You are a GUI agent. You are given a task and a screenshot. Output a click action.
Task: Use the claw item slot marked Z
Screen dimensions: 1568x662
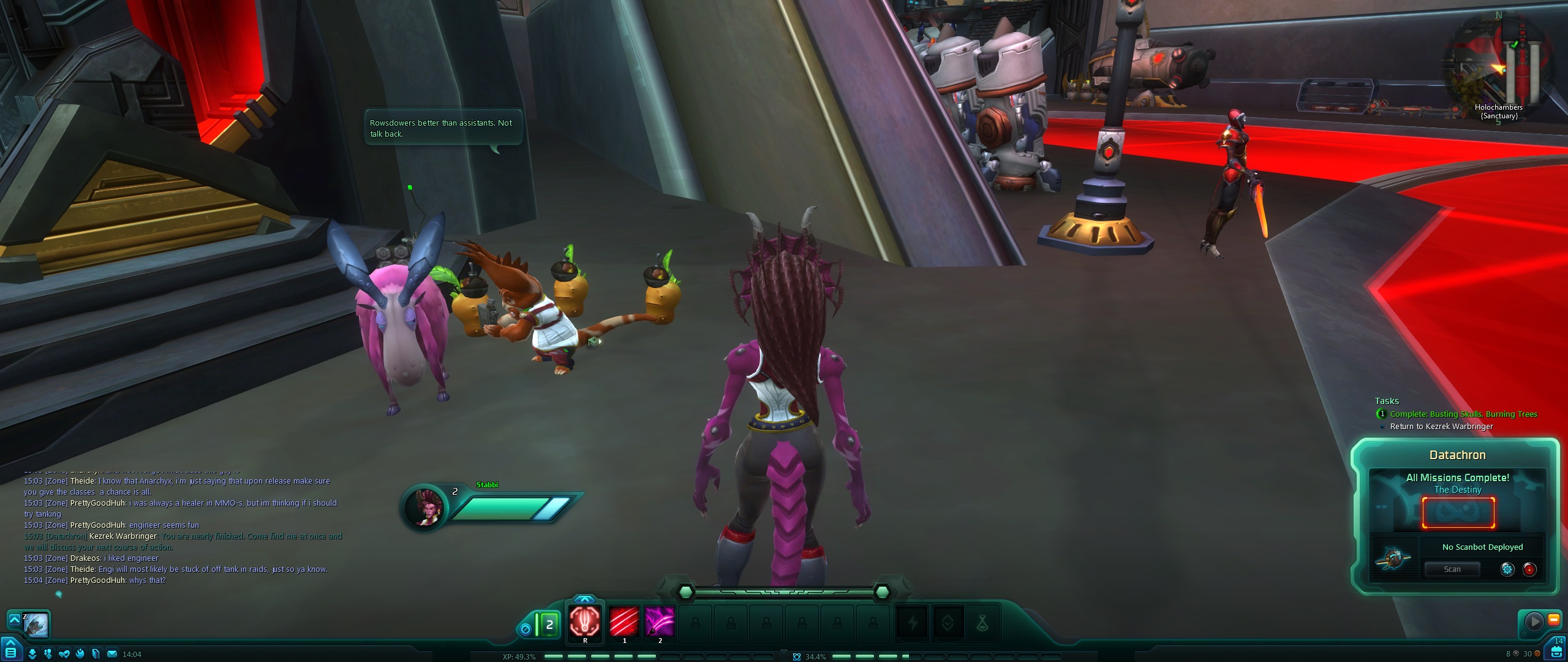click(x=36, y=625)
